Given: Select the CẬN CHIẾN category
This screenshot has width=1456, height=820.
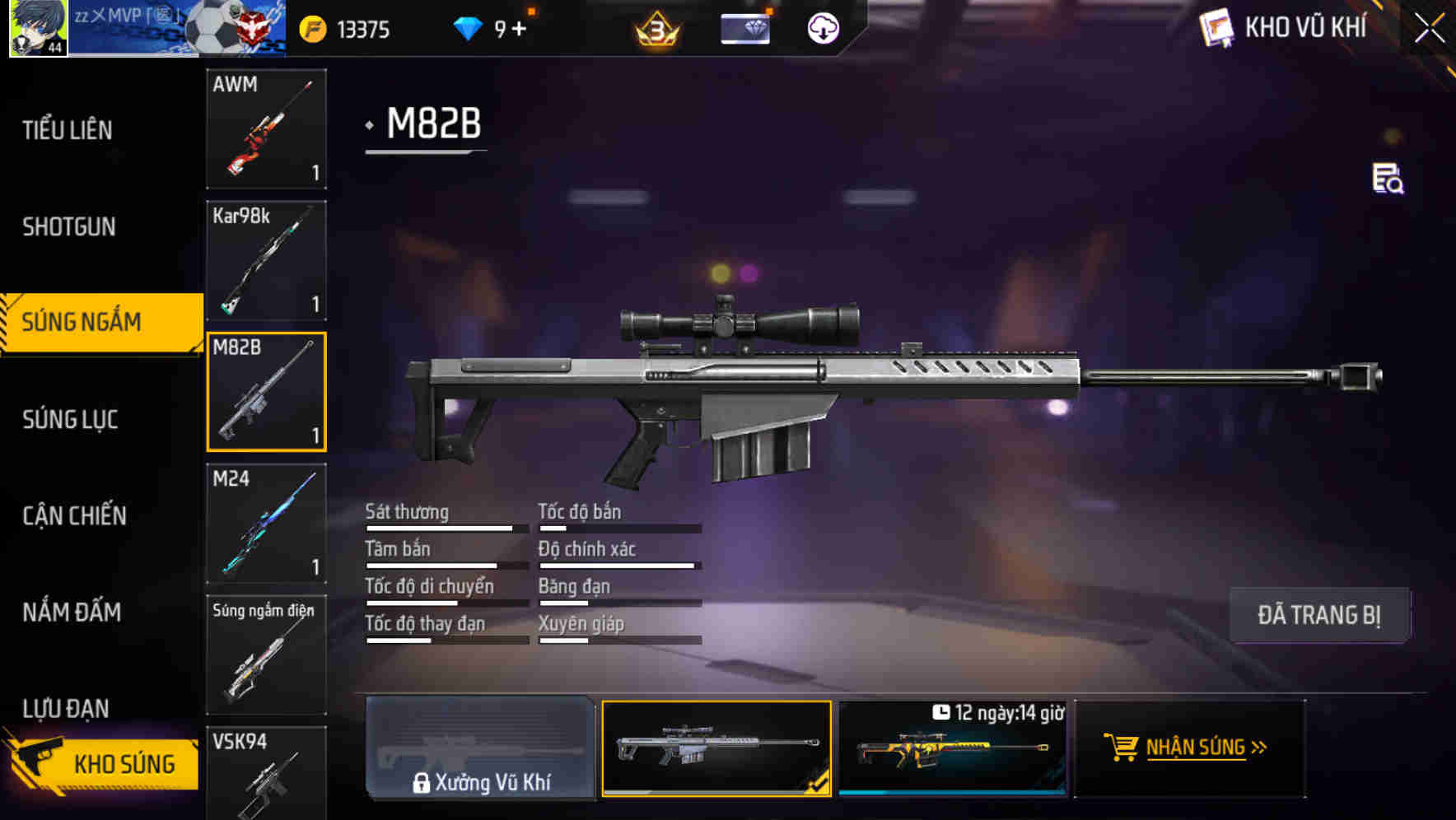Looking at the screenshot, I should click(72, 516).
